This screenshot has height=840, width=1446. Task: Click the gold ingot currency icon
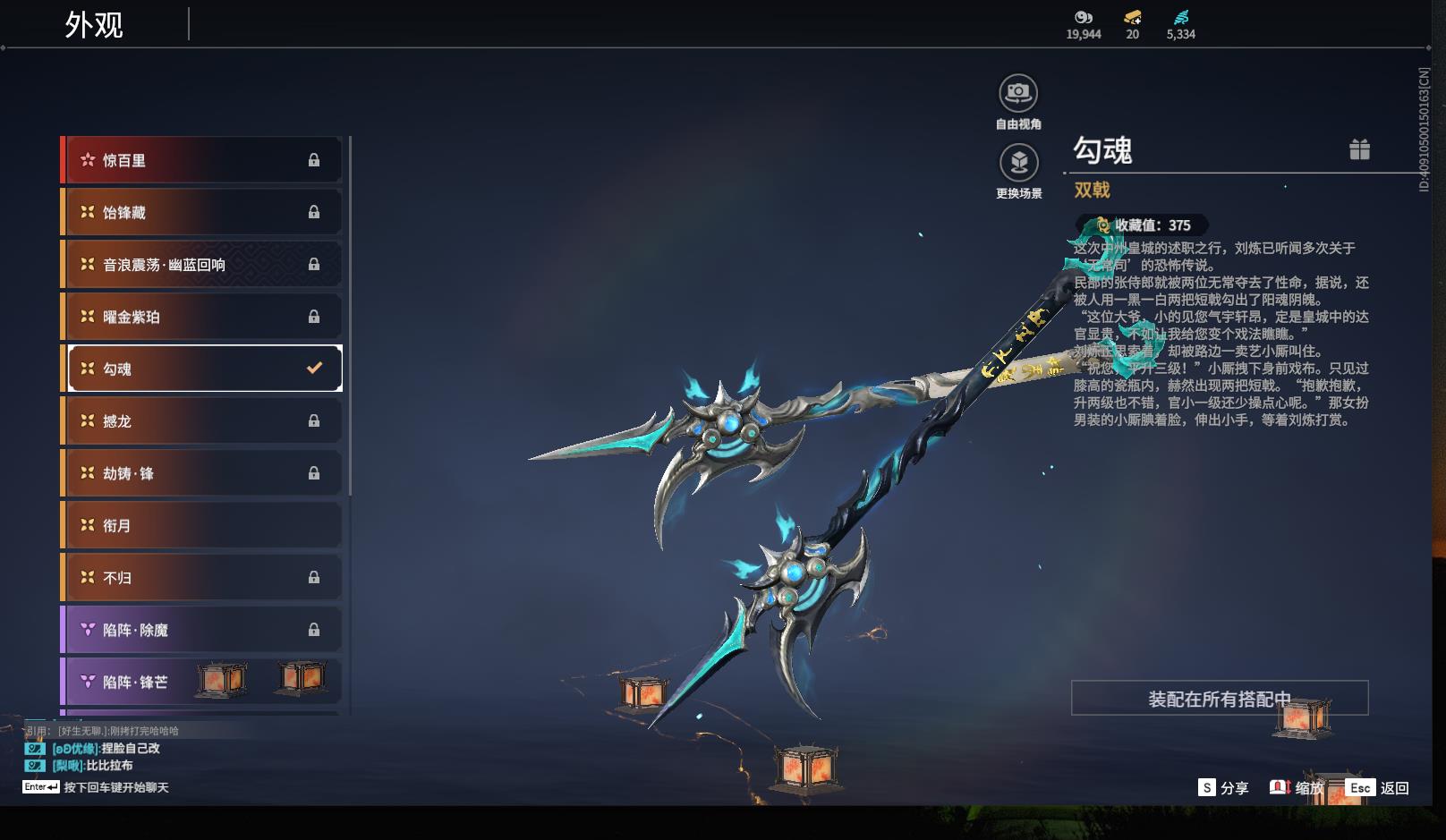click(x=1132, y=18)
